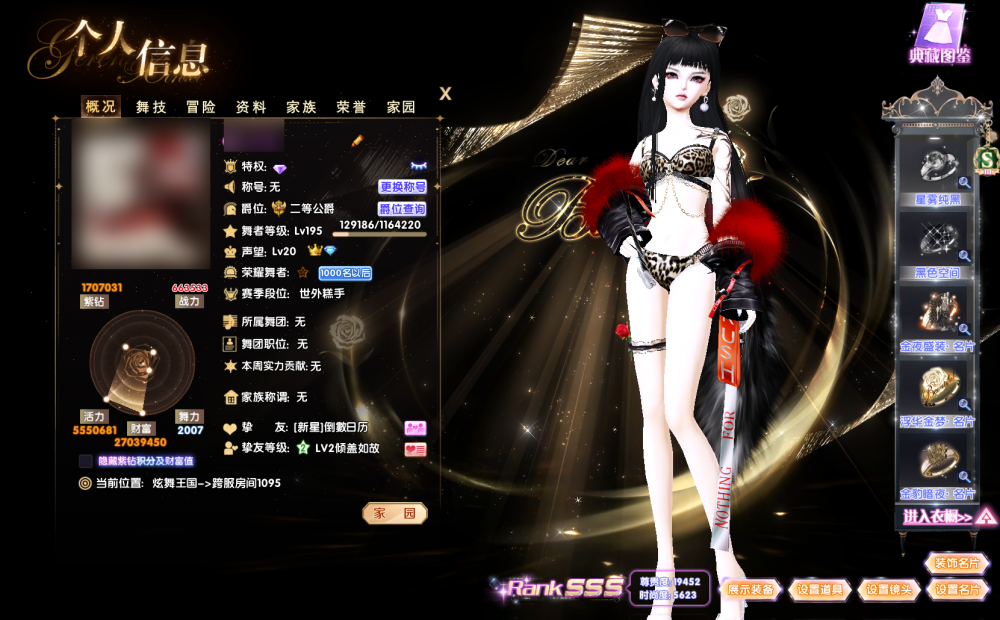Show the 家族 tab
The height and width of the screenshot is (620, 1000).
[301, 107]
